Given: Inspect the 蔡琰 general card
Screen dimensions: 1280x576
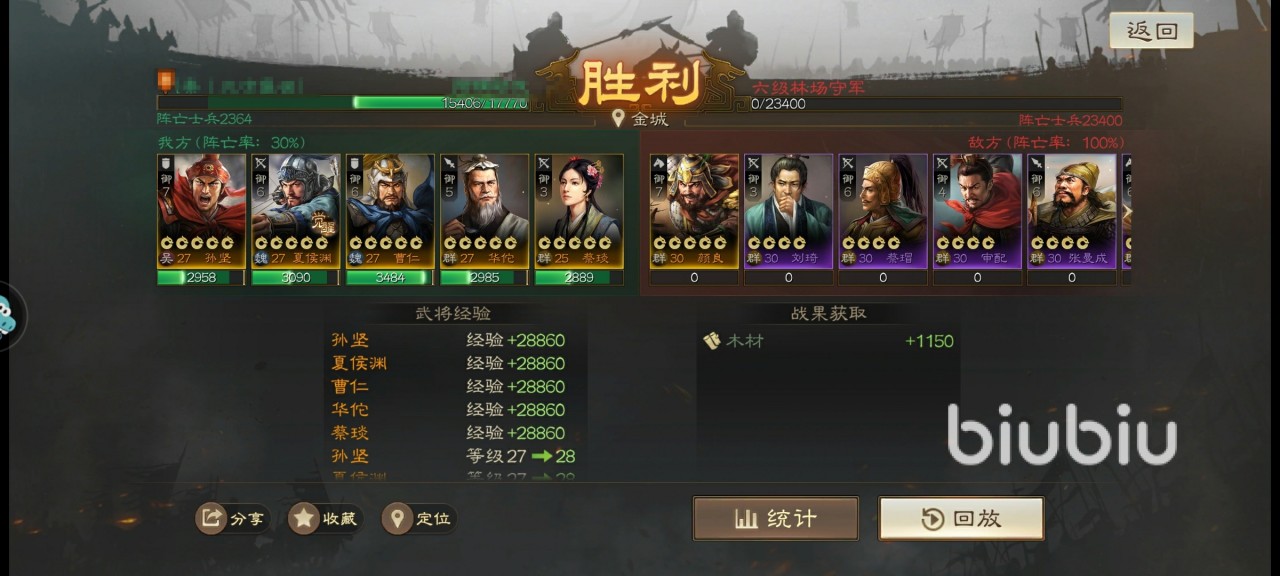Looking at the screenshot, I should pos(579,211).
